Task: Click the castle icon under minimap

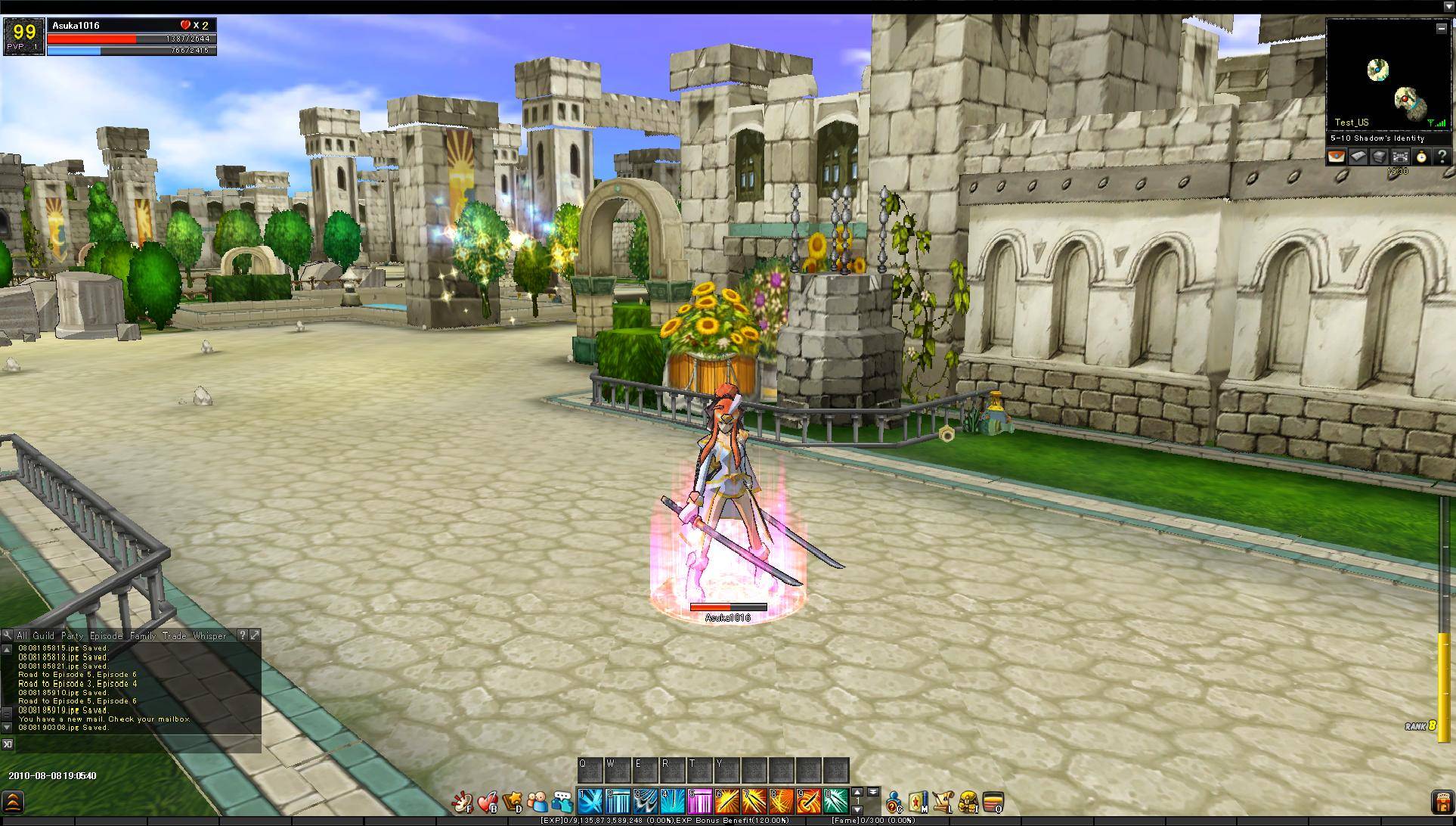Action: coord(1400,157)
